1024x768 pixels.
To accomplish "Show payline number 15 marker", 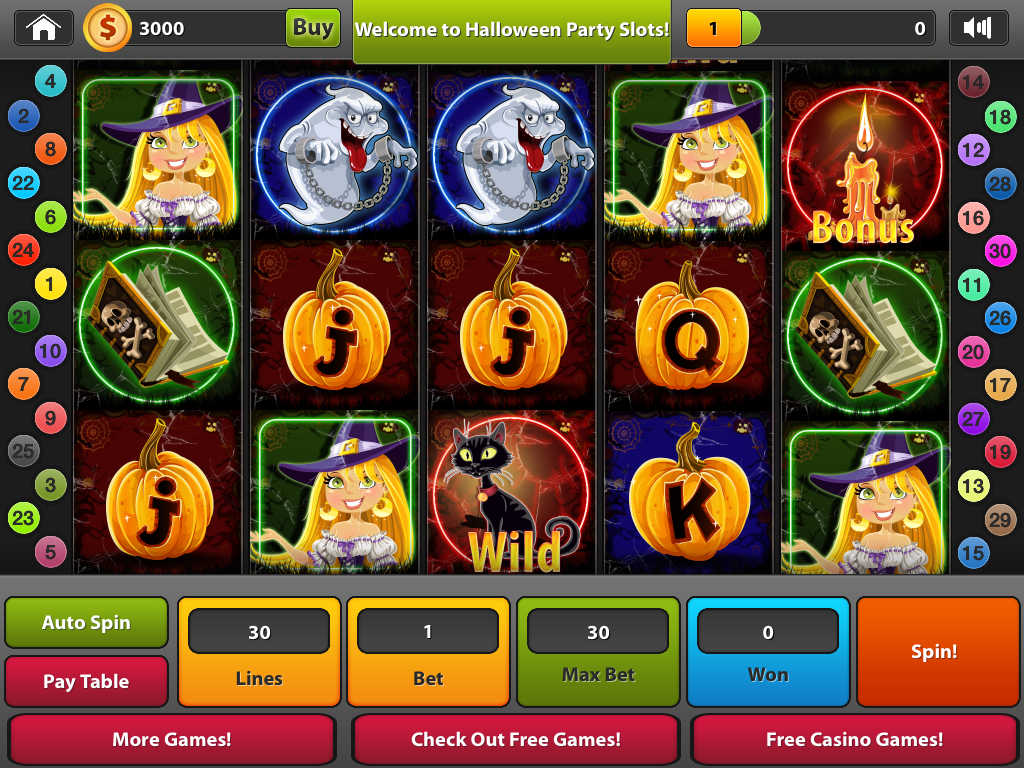I will click(973, 552).
